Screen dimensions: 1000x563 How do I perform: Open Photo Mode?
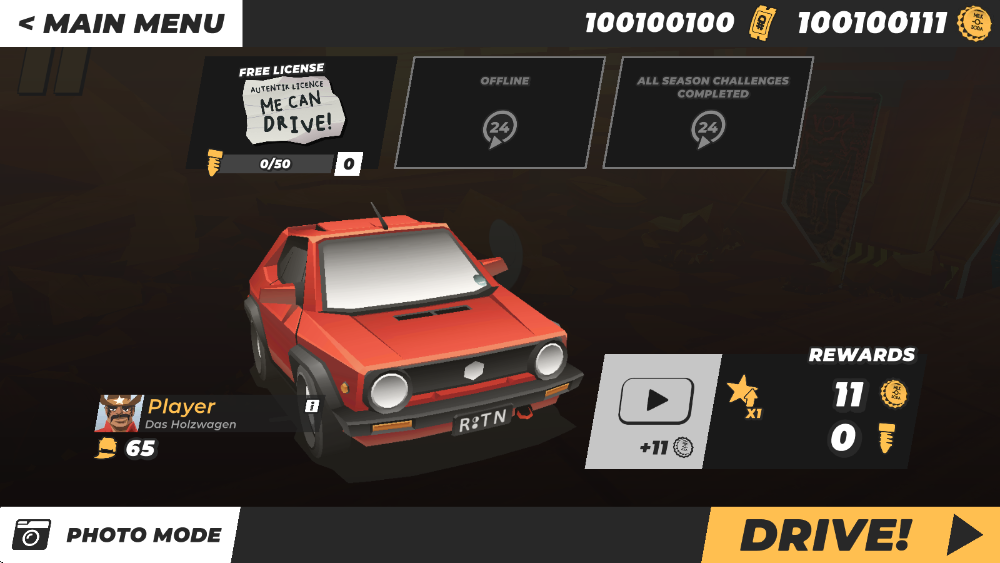pos(120,535)
